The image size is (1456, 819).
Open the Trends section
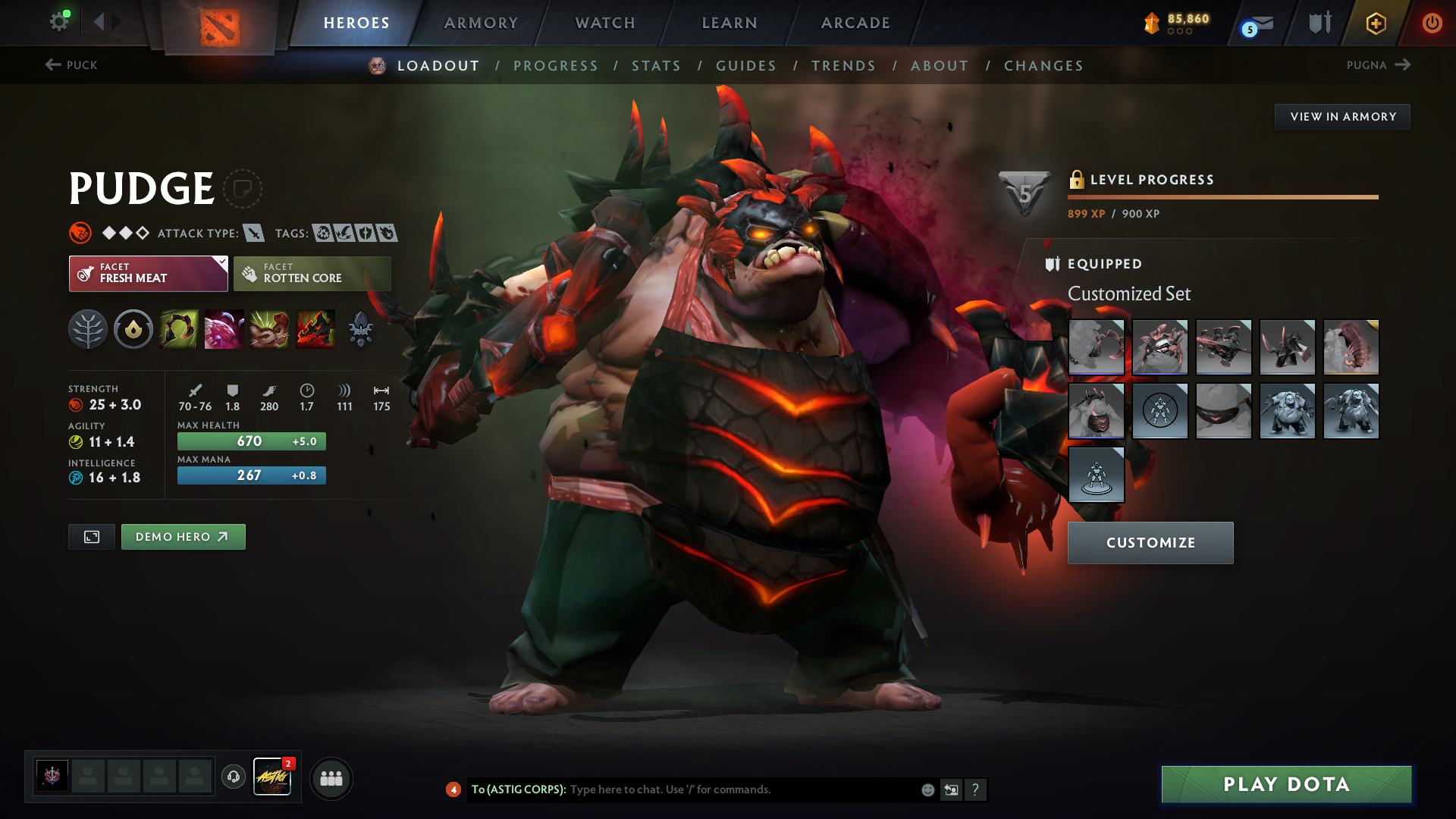(843, 66)
